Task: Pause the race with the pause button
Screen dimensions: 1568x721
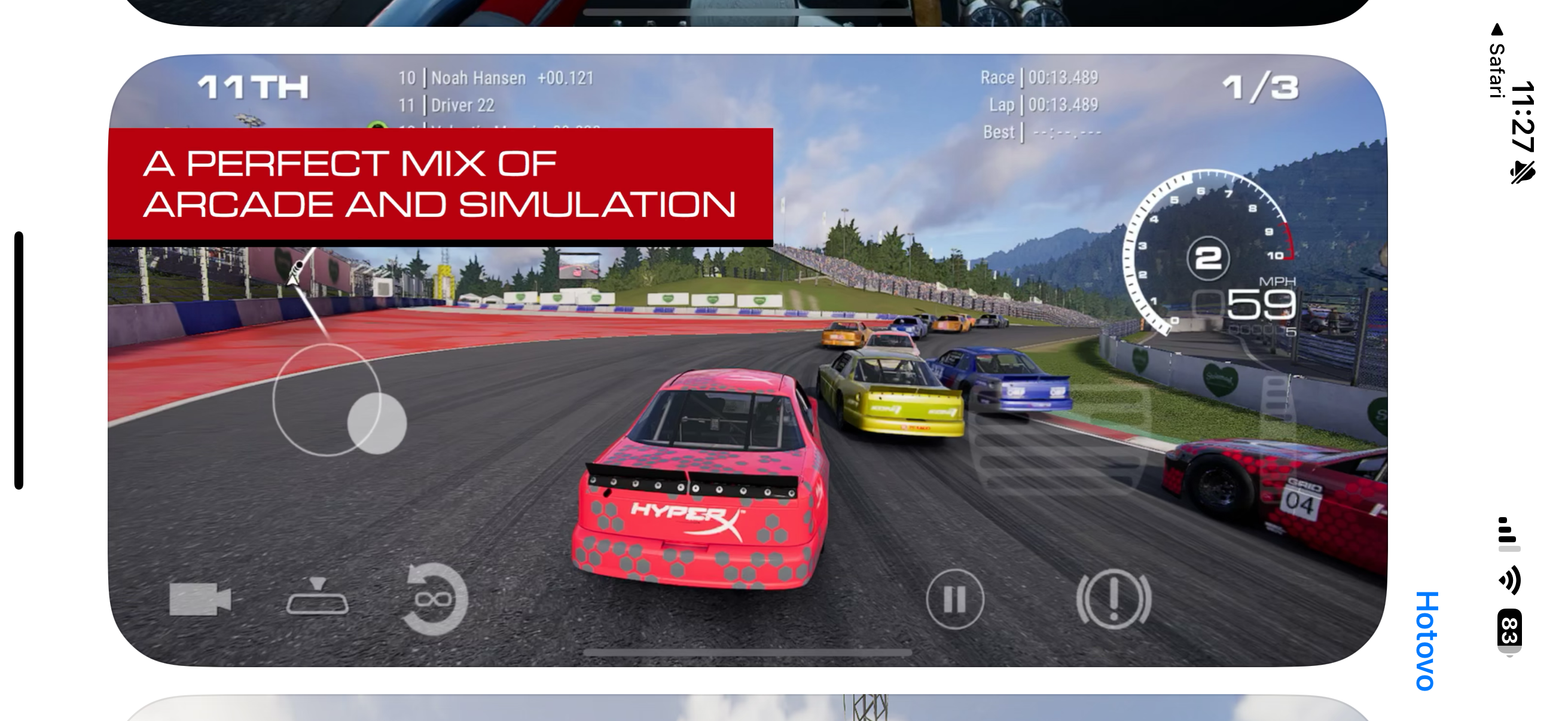Action: (957, 598)
